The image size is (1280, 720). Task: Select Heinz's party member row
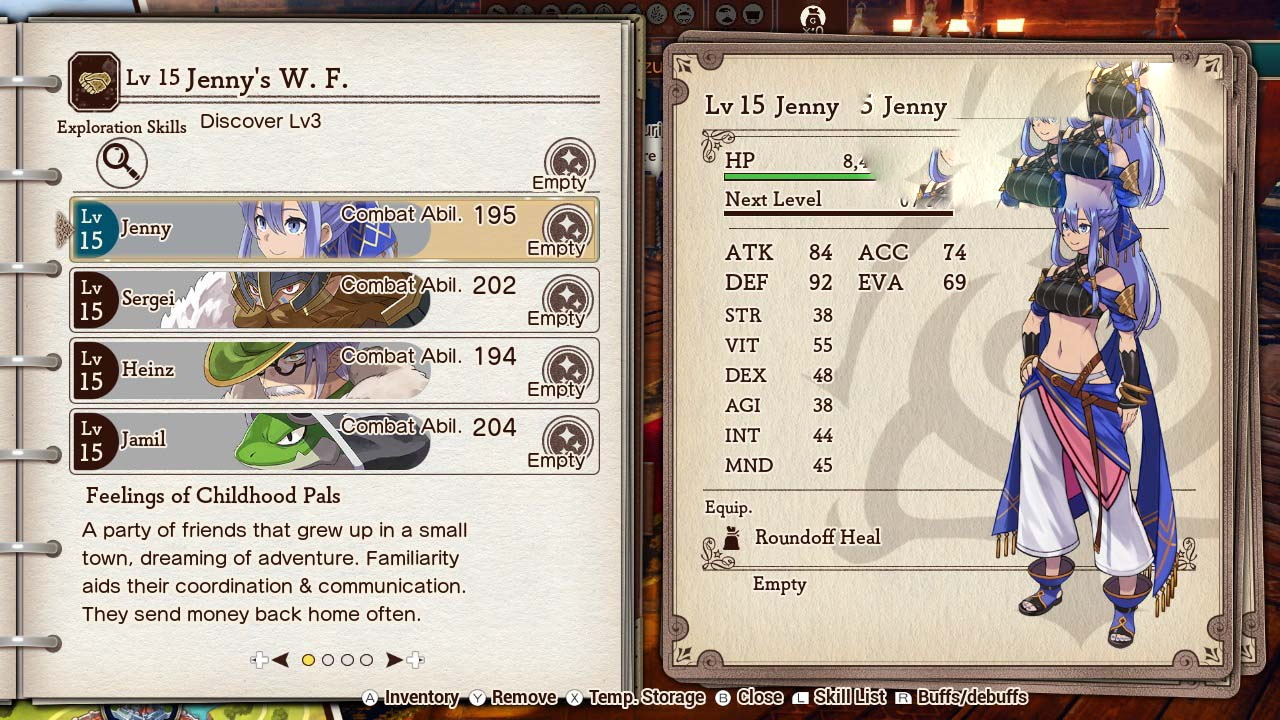point(334,370)
